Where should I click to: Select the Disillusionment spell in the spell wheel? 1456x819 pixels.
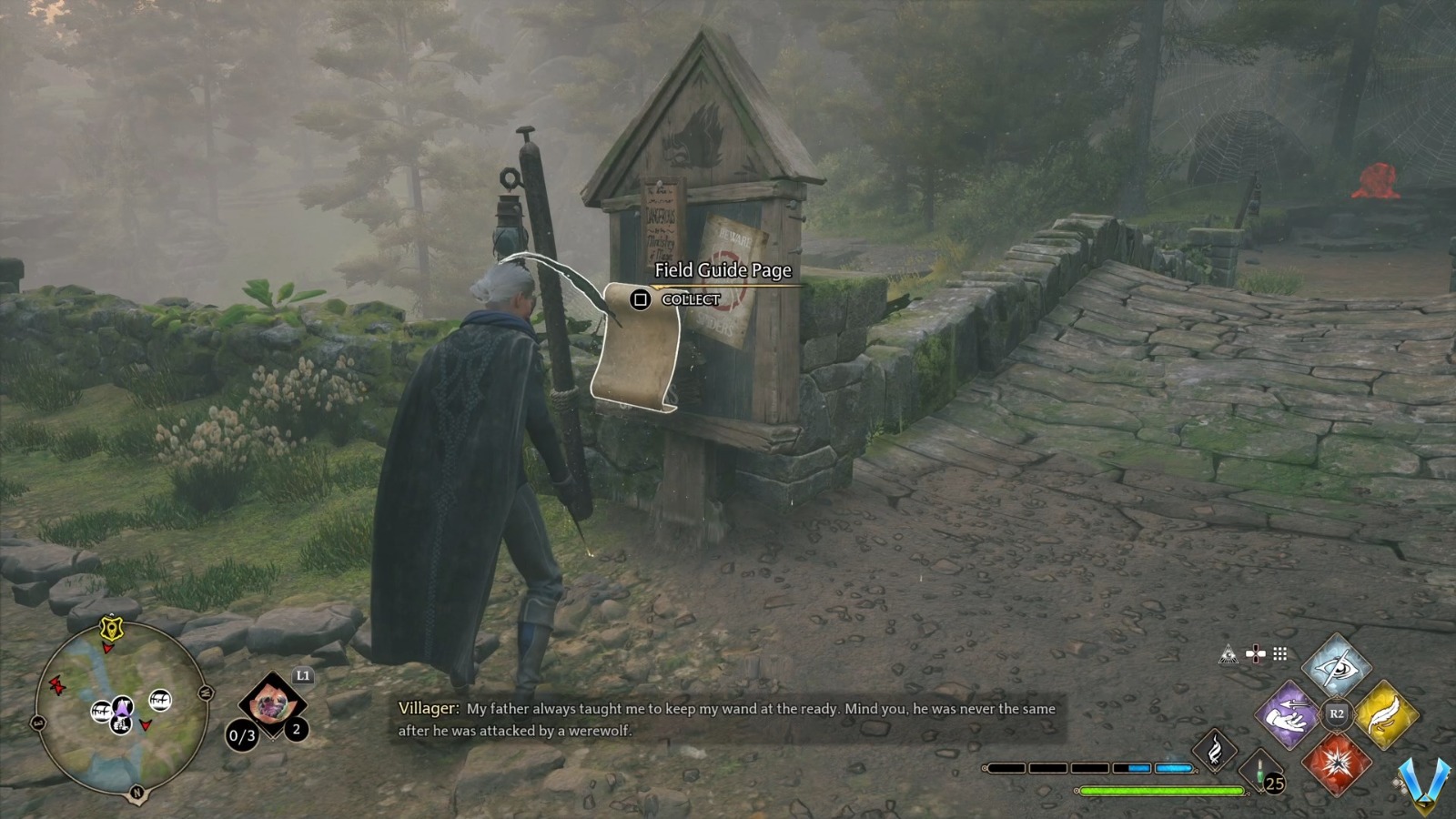(x=1340, y=667)
